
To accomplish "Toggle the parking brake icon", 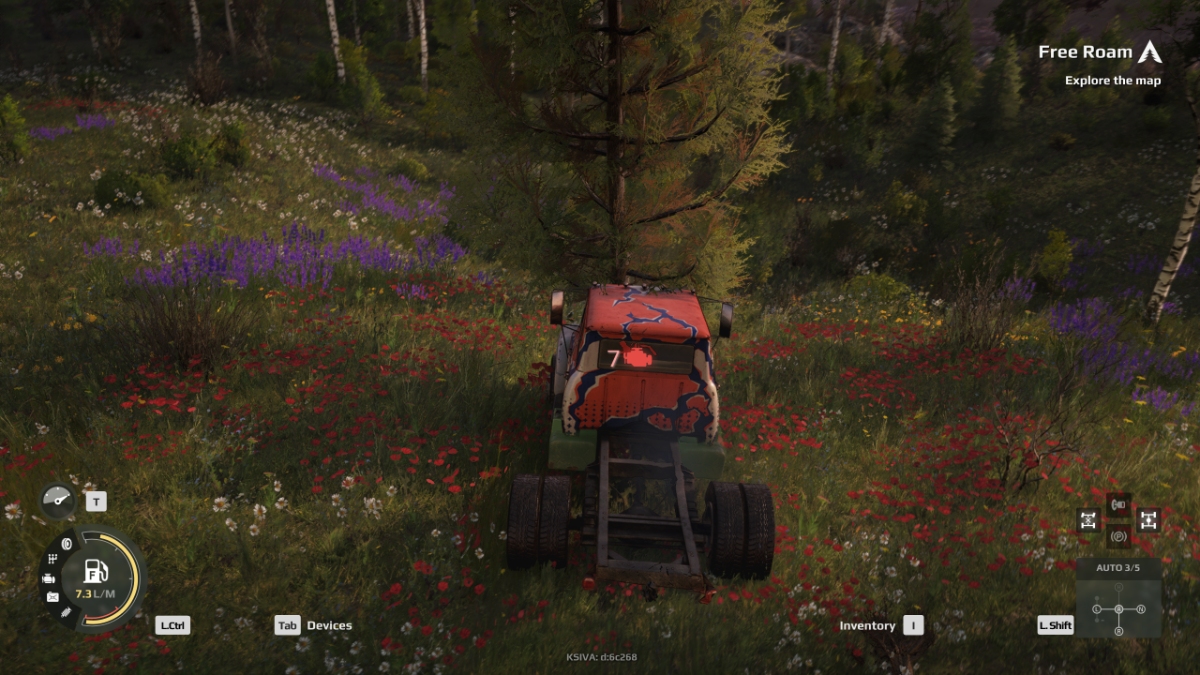I will [1119, 536].
